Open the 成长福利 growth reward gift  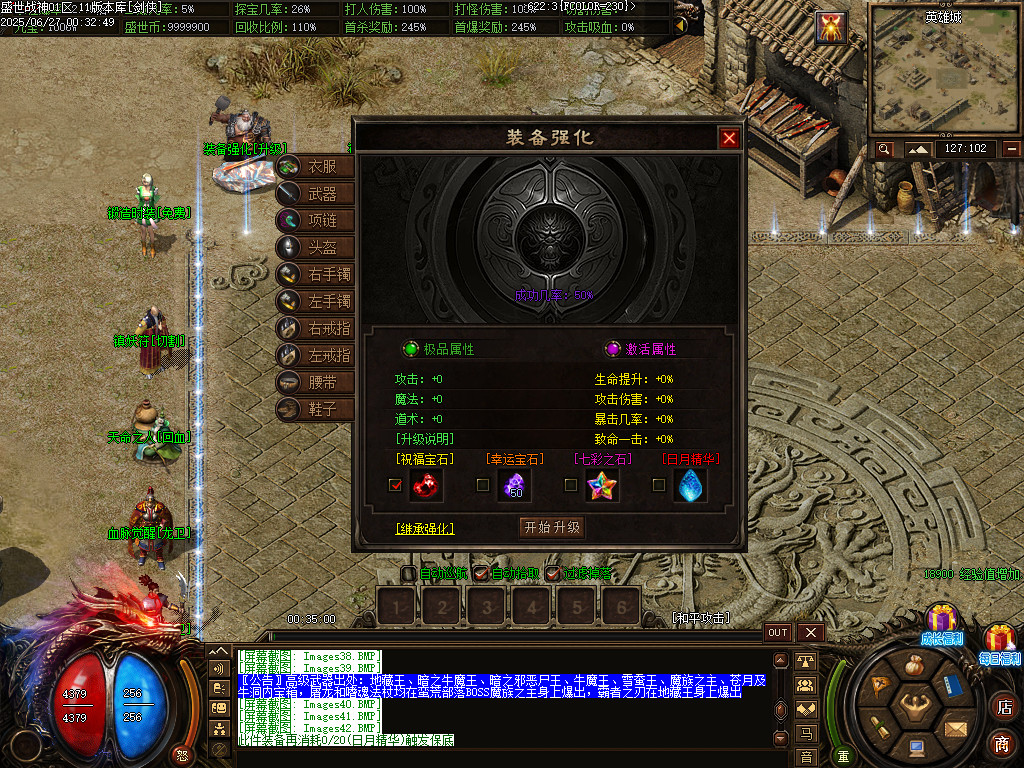(x=942, y=621)
